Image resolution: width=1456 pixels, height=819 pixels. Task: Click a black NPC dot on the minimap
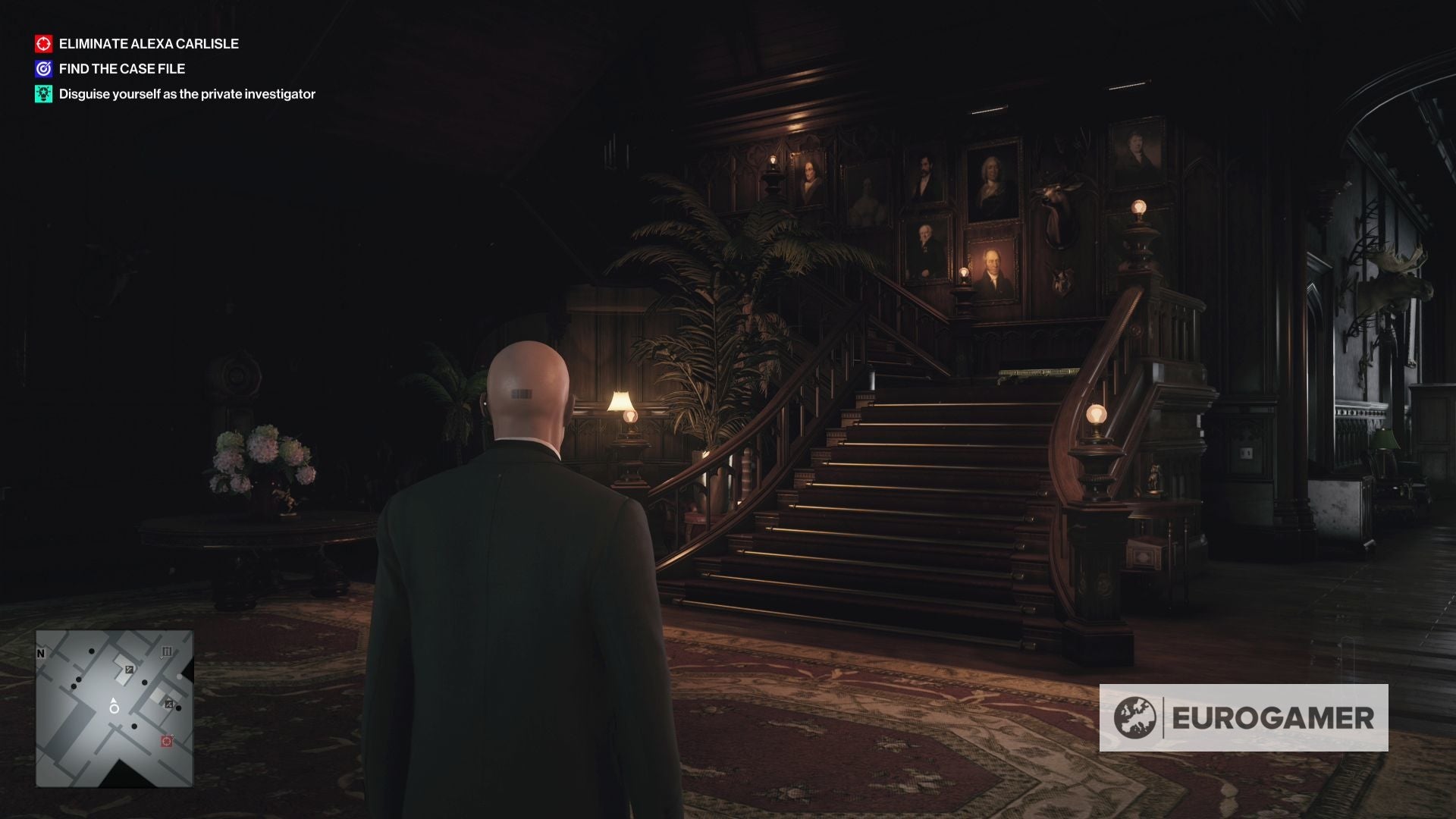(x=91, y=651)
